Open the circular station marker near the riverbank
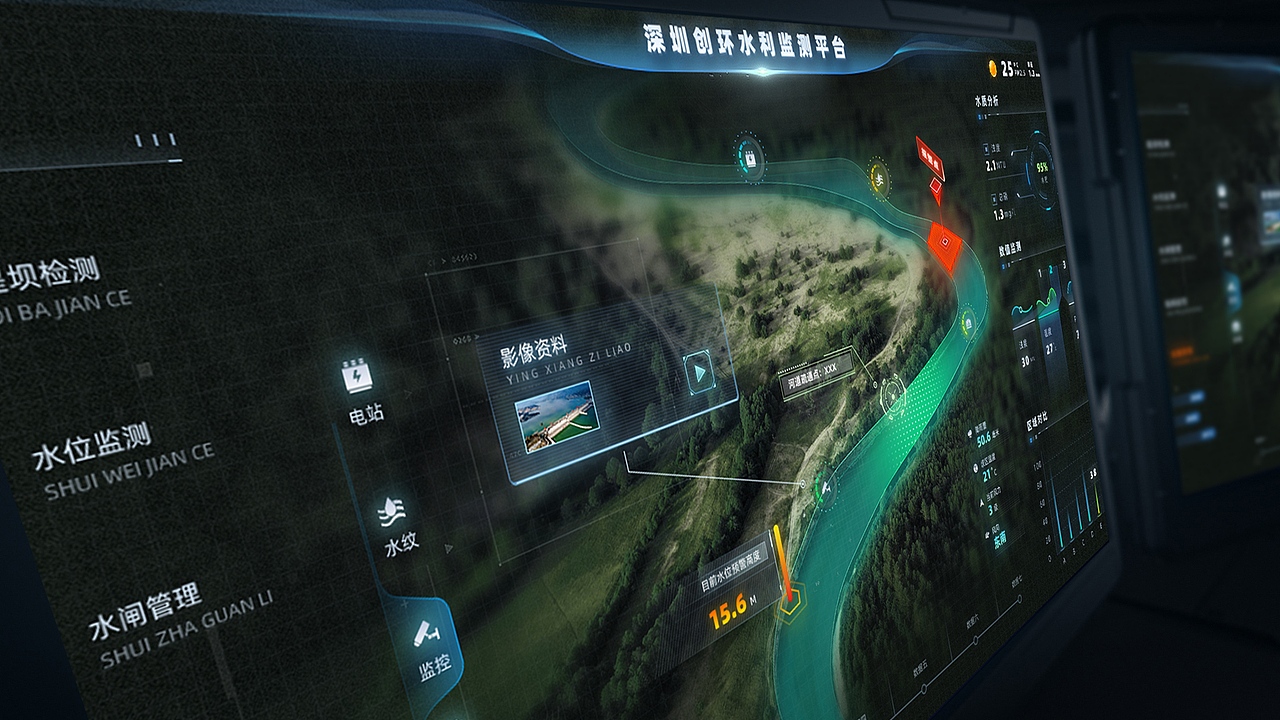 pos(825,487)
